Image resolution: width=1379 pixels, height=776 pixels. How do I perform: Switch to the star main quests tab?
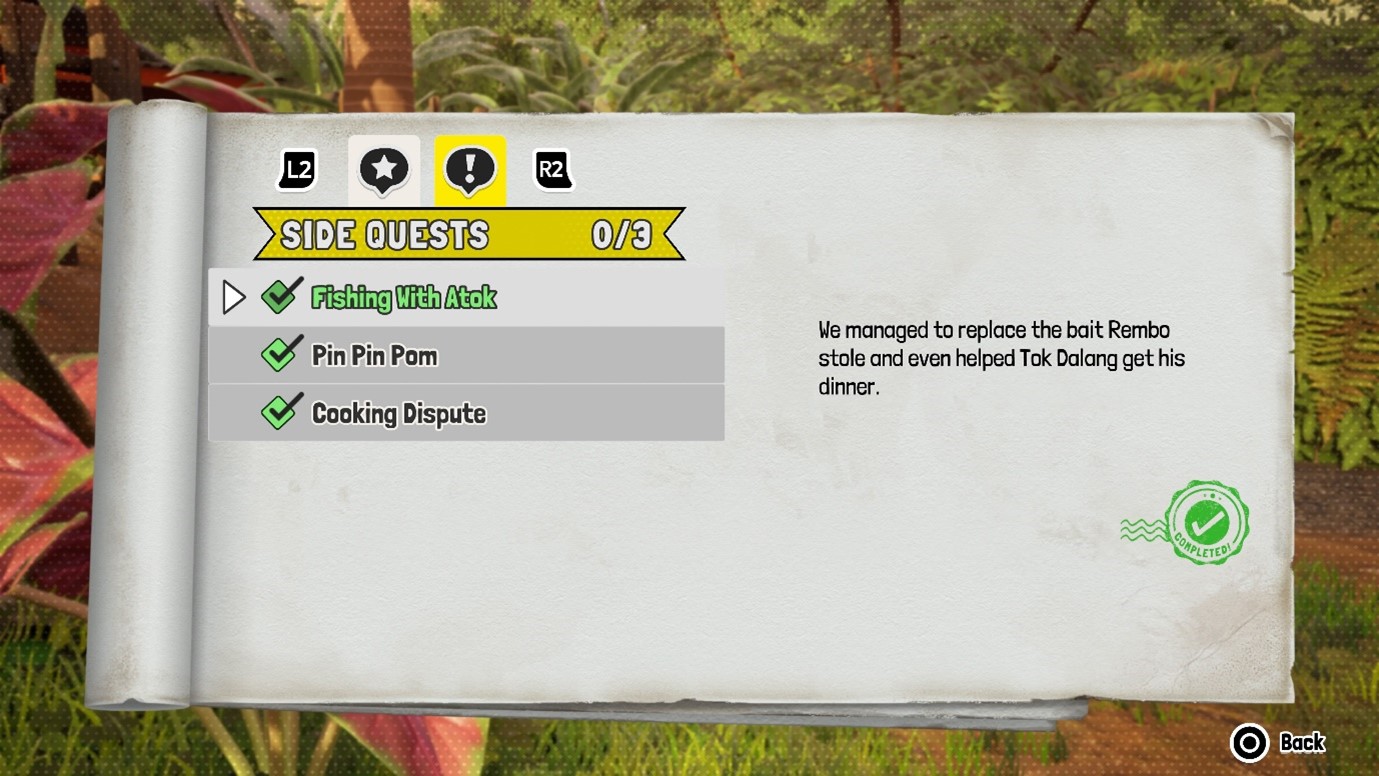click(384, 171)
